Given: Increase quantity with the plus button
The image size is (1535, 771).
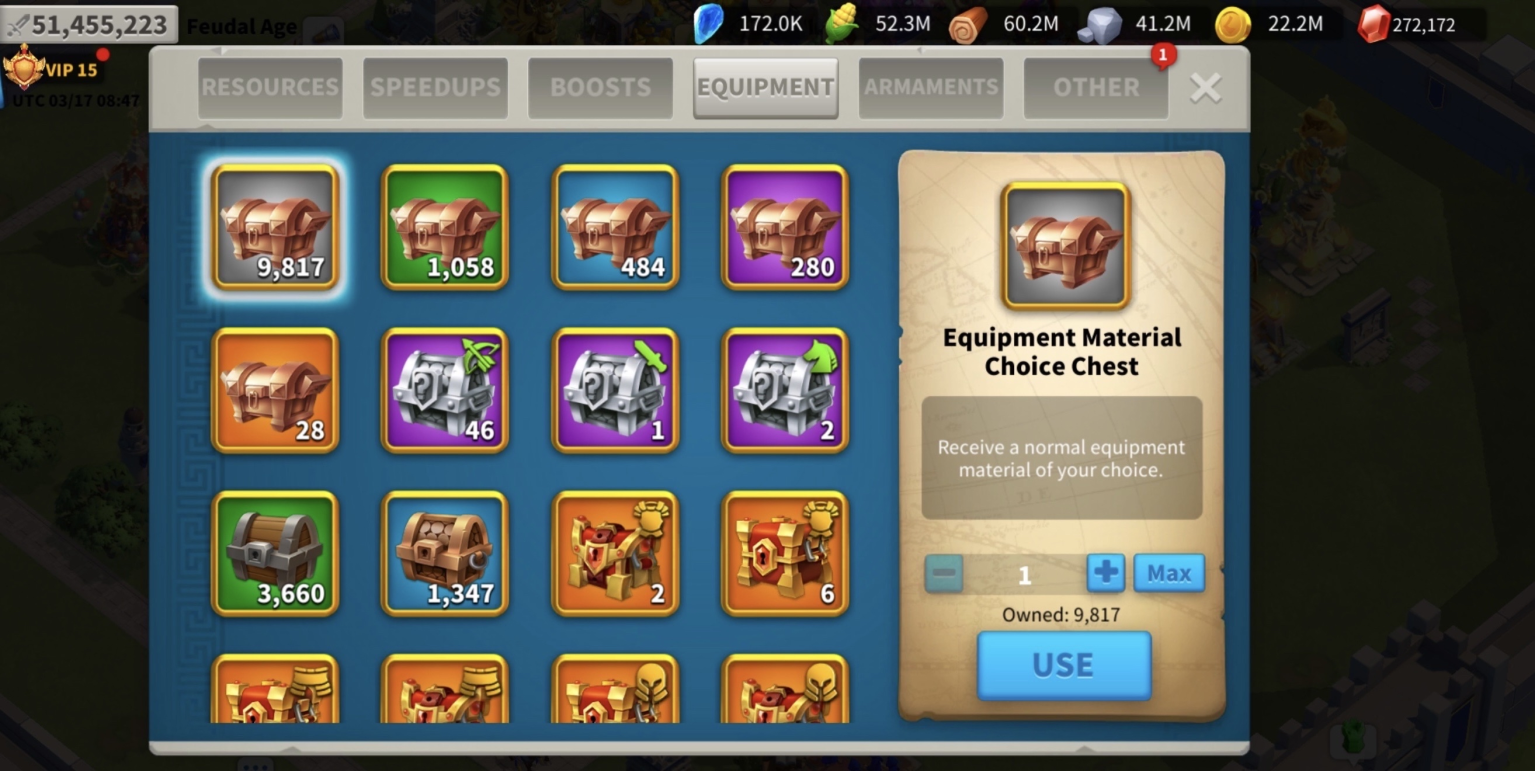Looking at the screenshot, I should [1105, 574].
